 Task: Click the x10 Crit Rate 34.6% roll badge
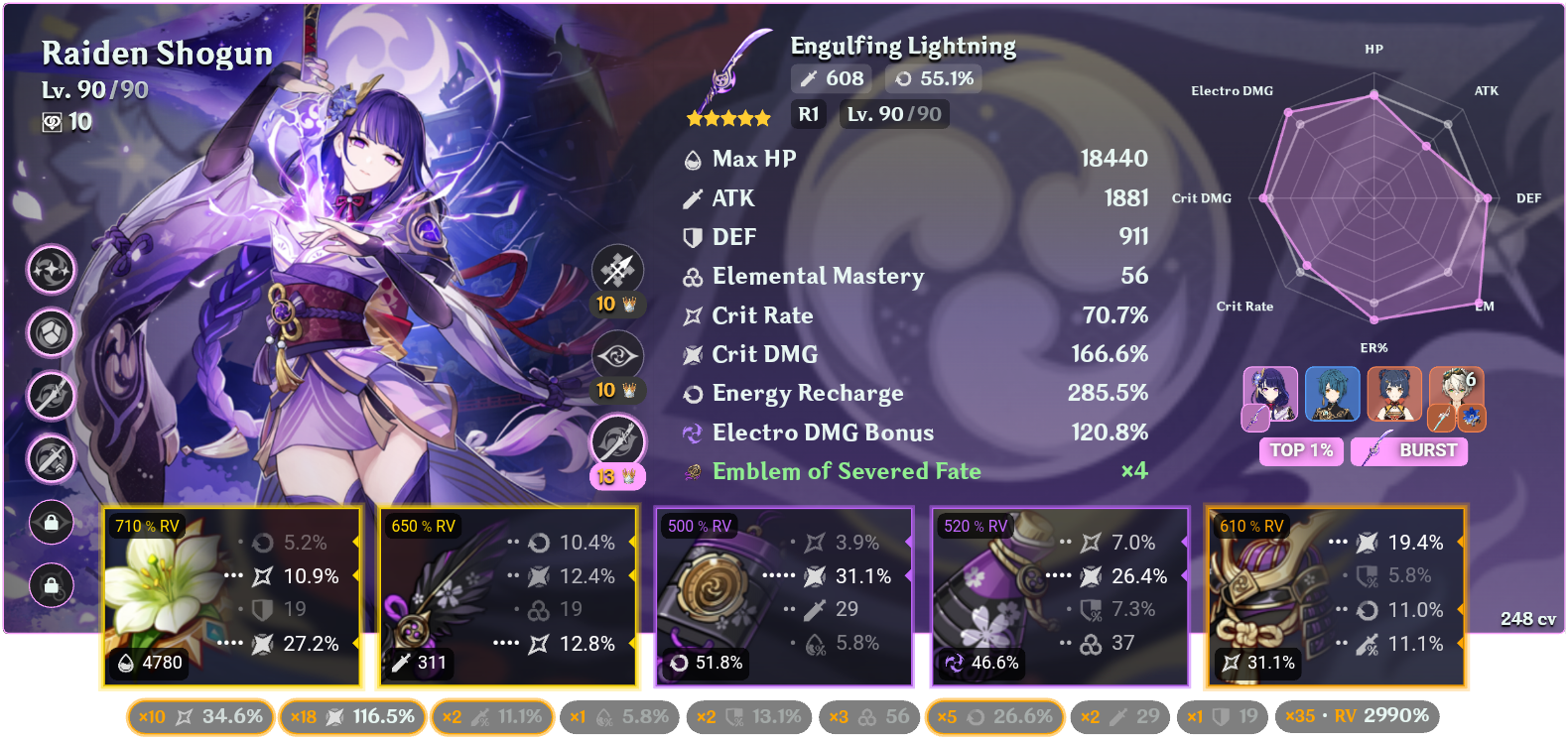pyautogui.click(x=198, y=715)
